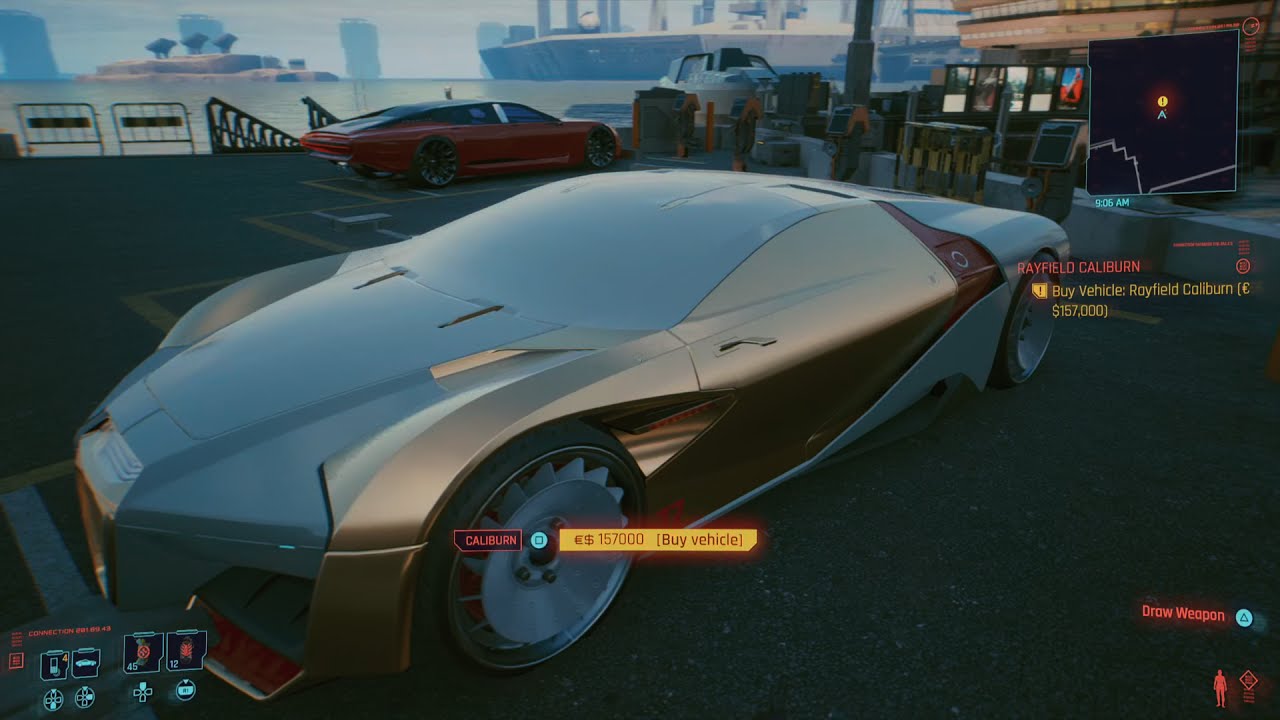
Task: Click the Caliburn name tag
Action: [489, 540]
